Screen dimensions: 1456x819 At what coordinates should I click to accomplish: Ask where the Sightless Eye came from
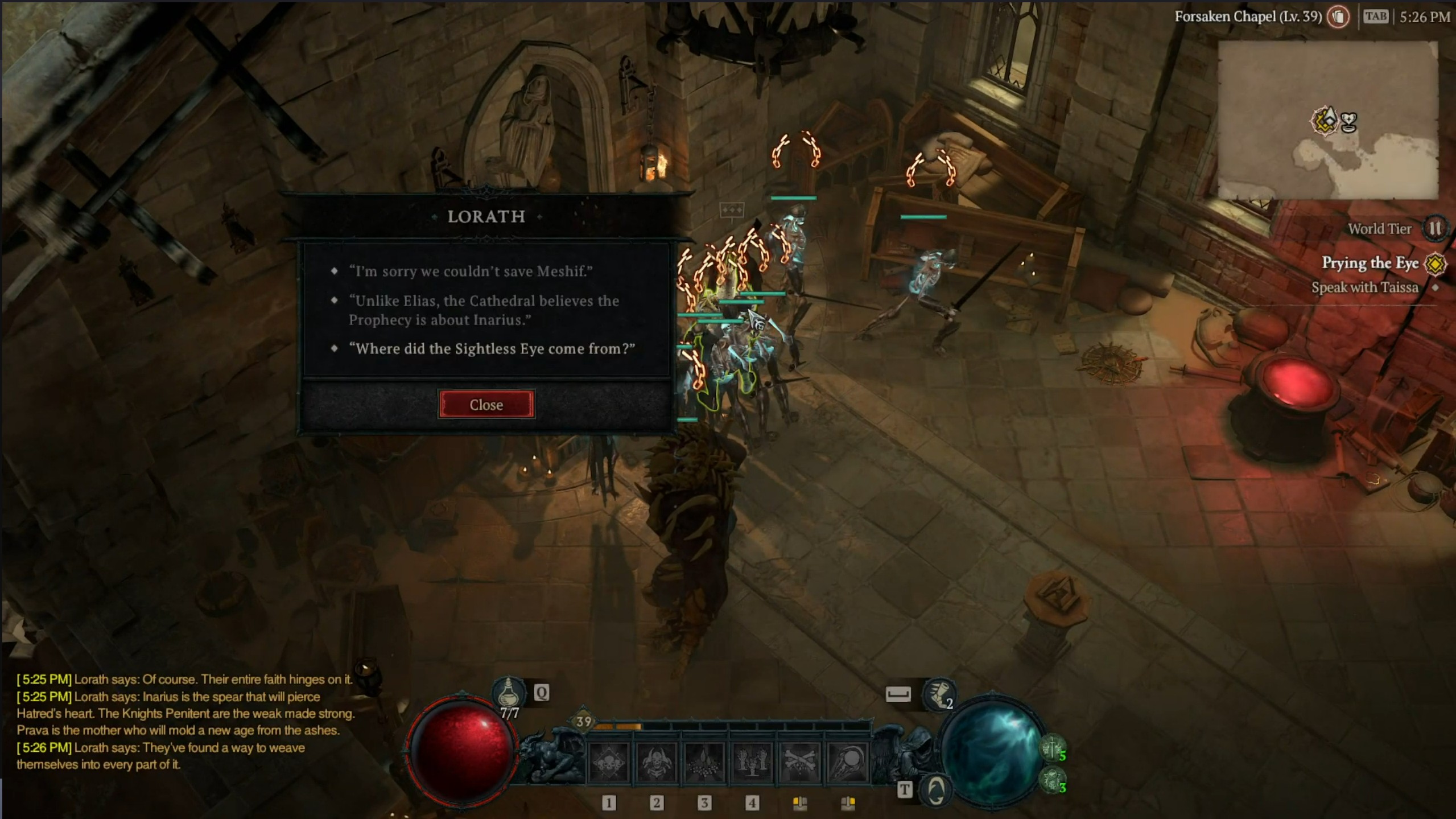pos(492,349)
